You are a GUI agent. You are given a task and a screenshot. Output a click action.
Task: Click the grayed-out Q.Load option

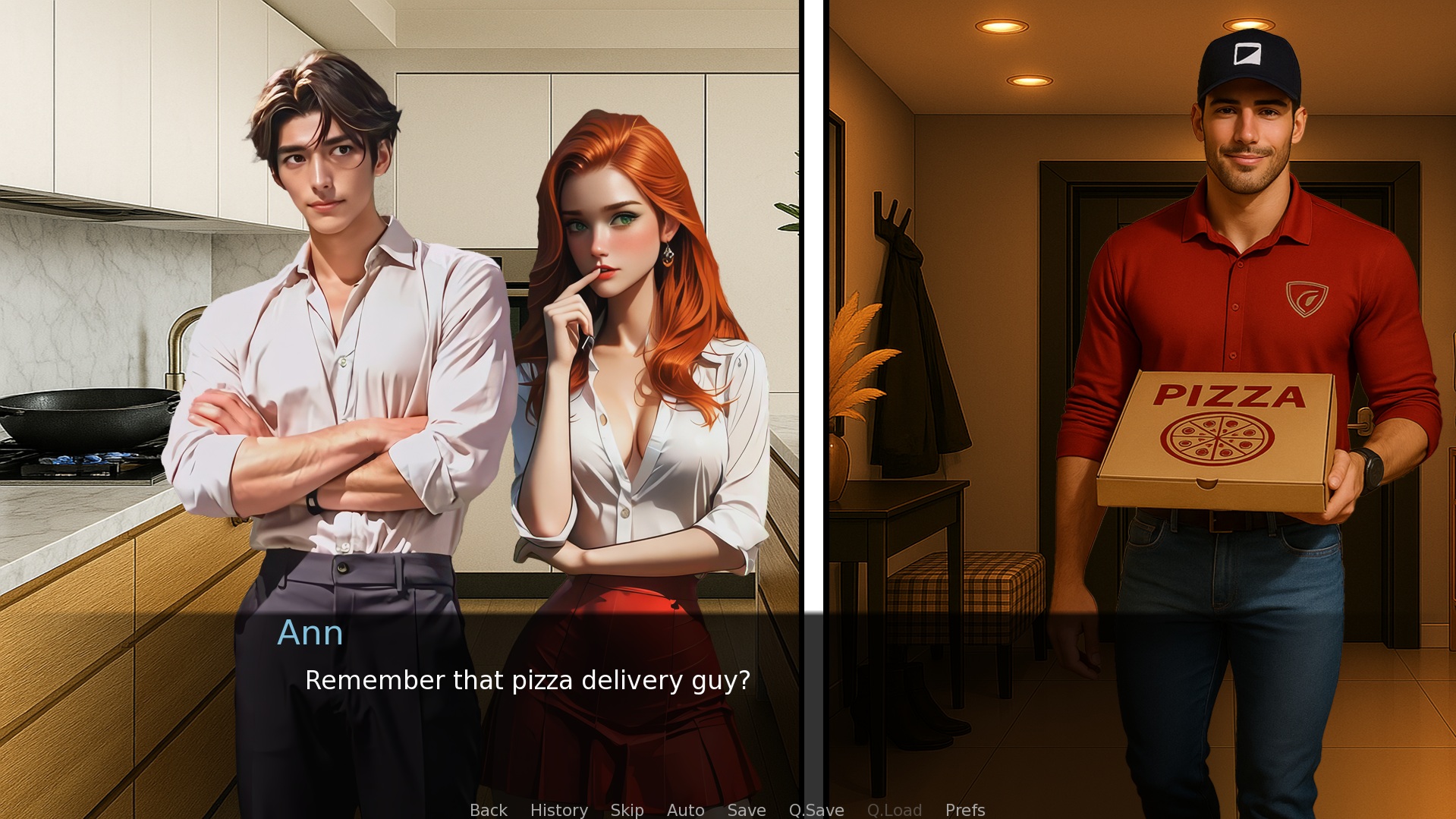click(894, 810)
